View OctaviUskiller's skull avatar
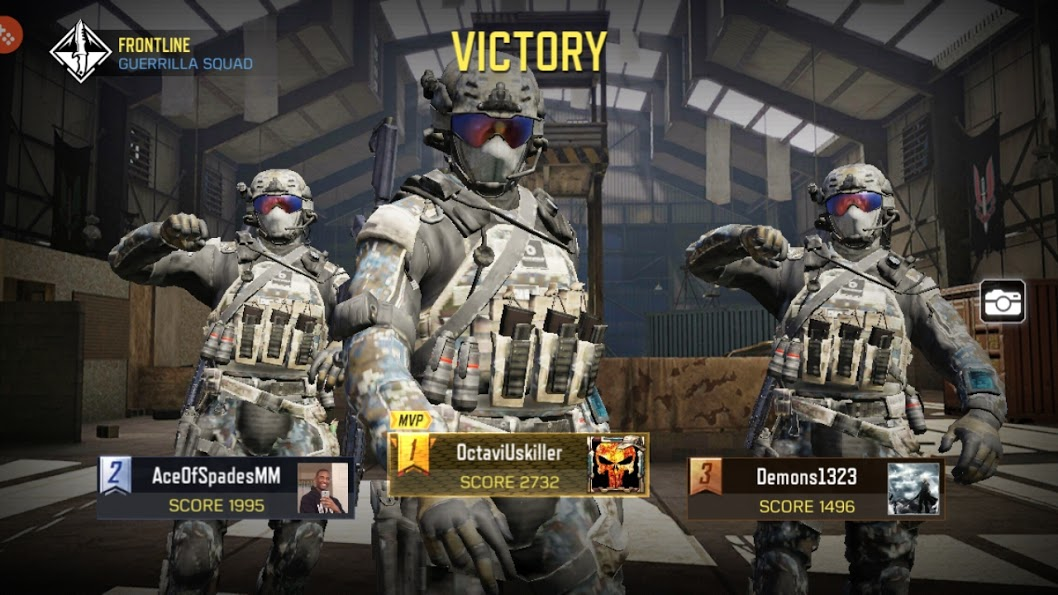This screenshot has height=595, width=1058. click(x=617, y=465)
